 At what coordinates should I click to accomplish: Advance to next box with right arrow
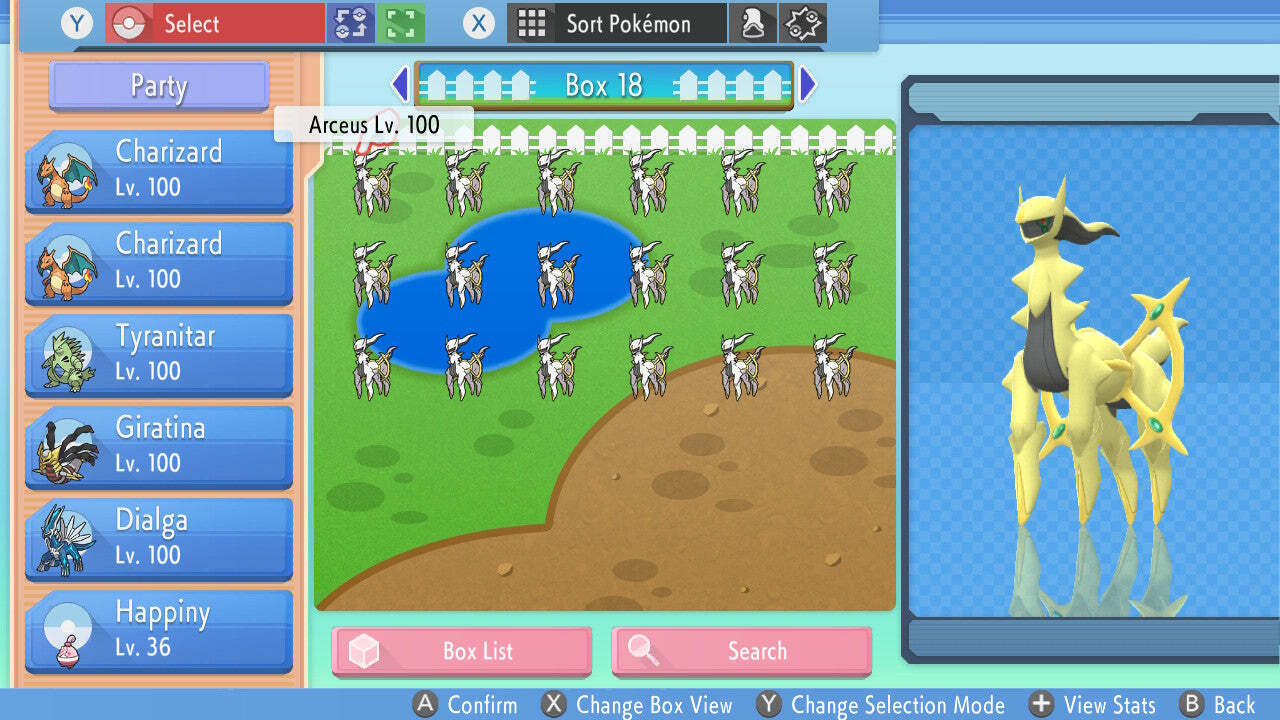[x=808, y=85]
